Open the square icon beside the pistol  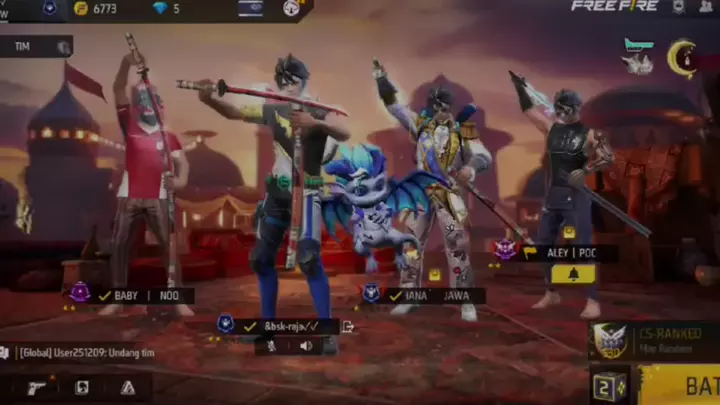tap(82, 387)
